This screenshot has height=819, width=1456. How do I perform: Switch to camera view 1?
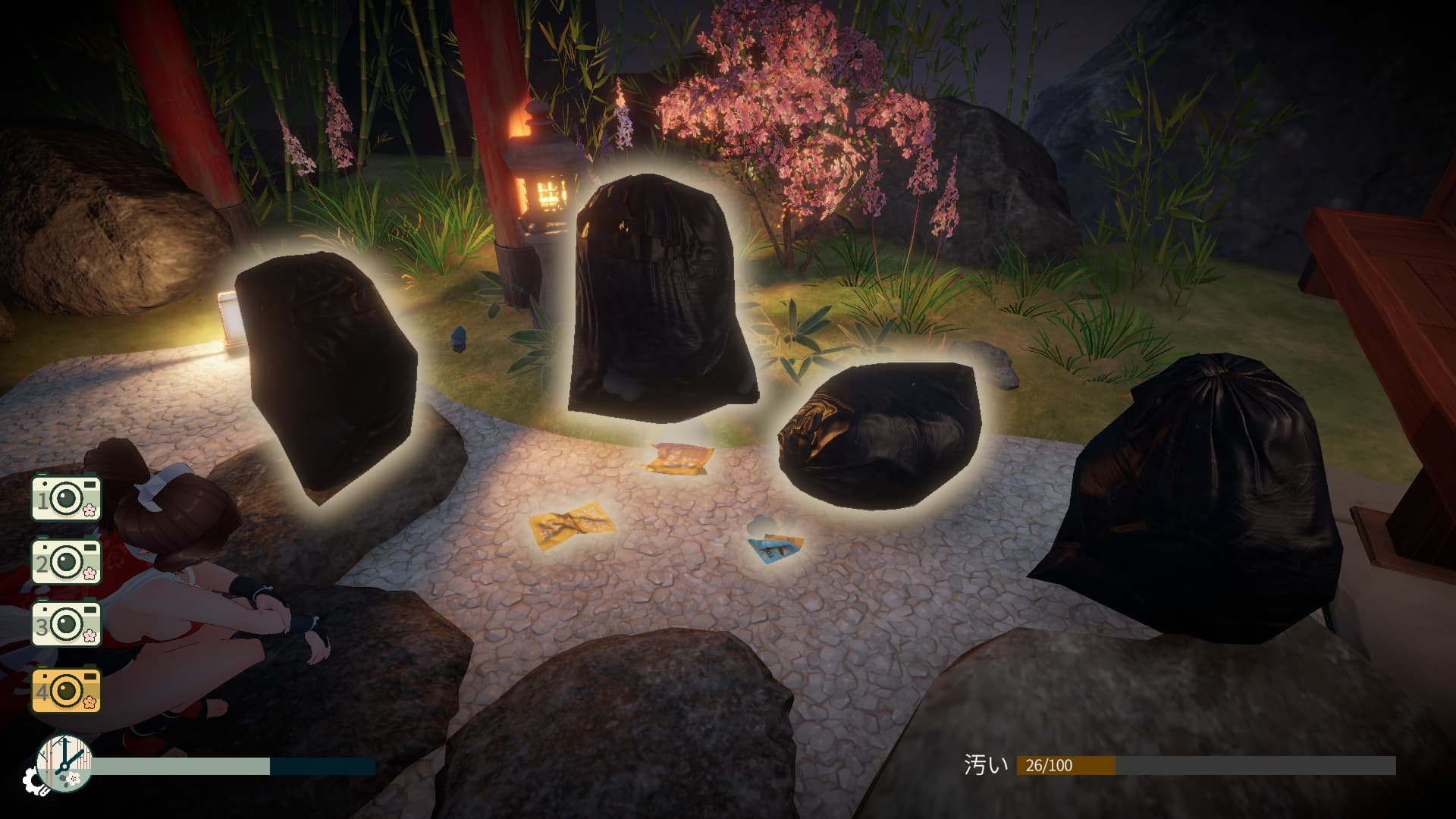pyautogui.click(x=66, y=497)
